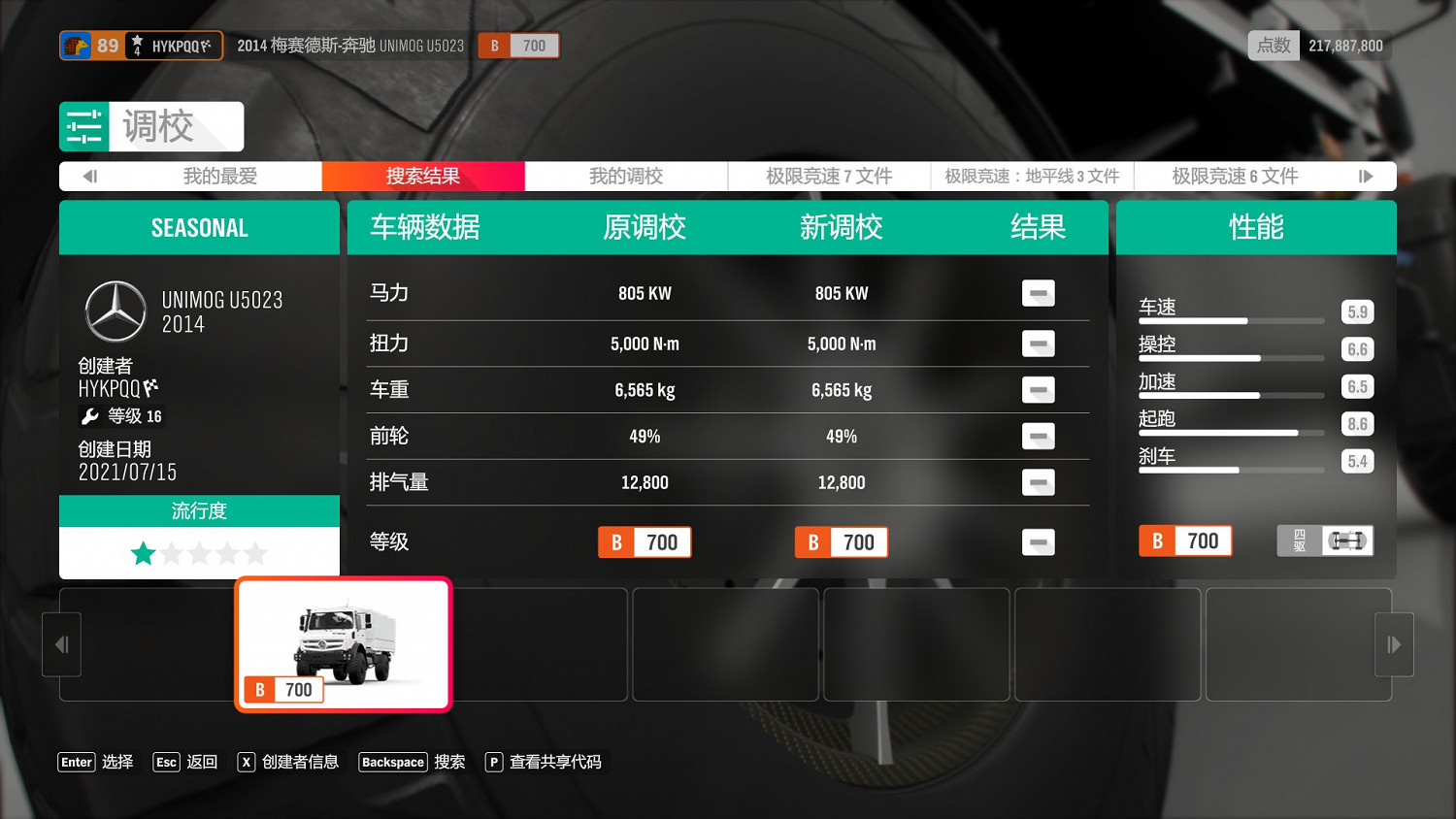
Task: Select the Mercedes-Benz logo in the SEASONAL panel
Action: click(115, 311)
